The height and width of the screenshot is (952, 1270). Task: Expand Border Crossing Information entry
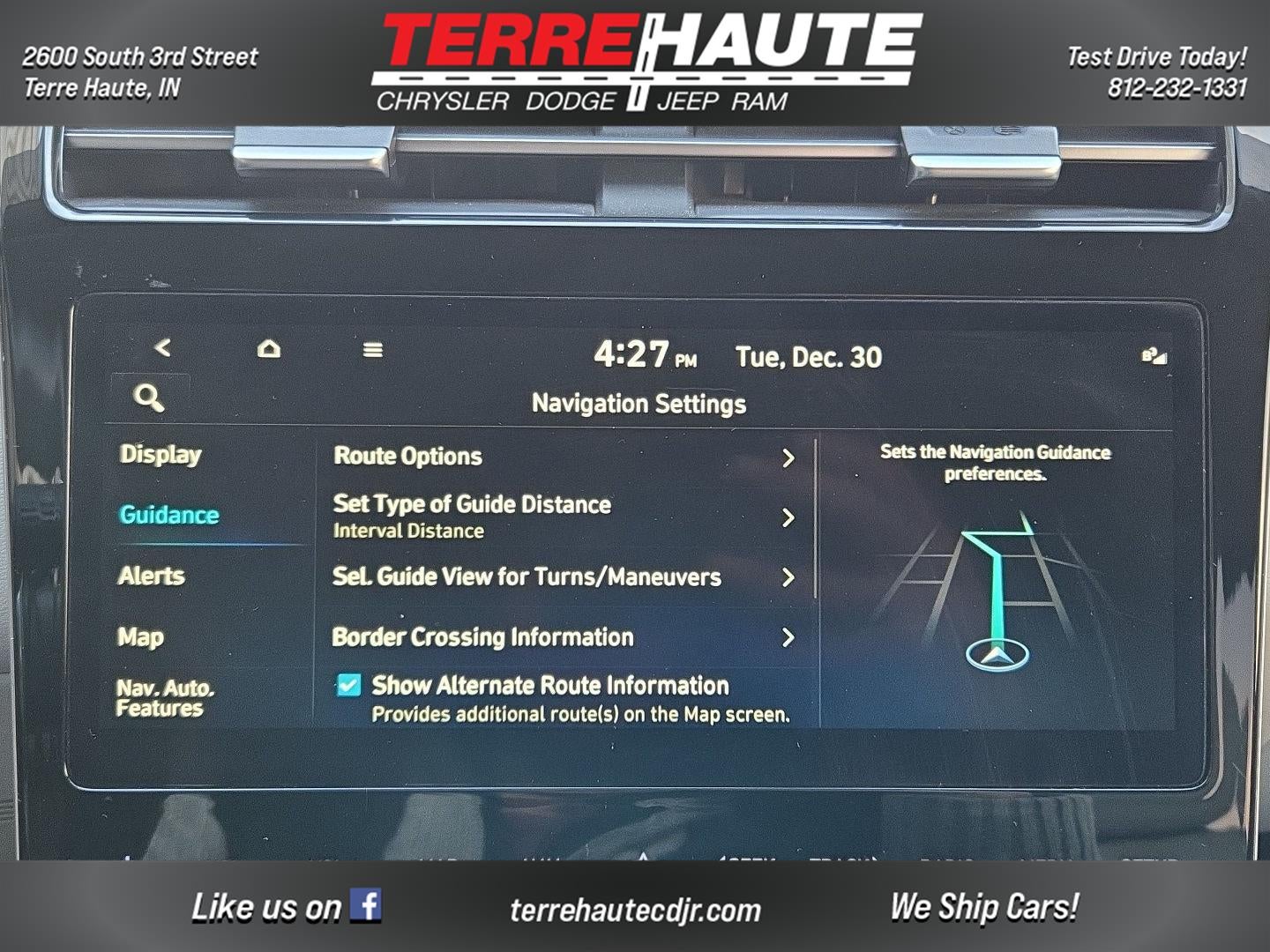788,637
